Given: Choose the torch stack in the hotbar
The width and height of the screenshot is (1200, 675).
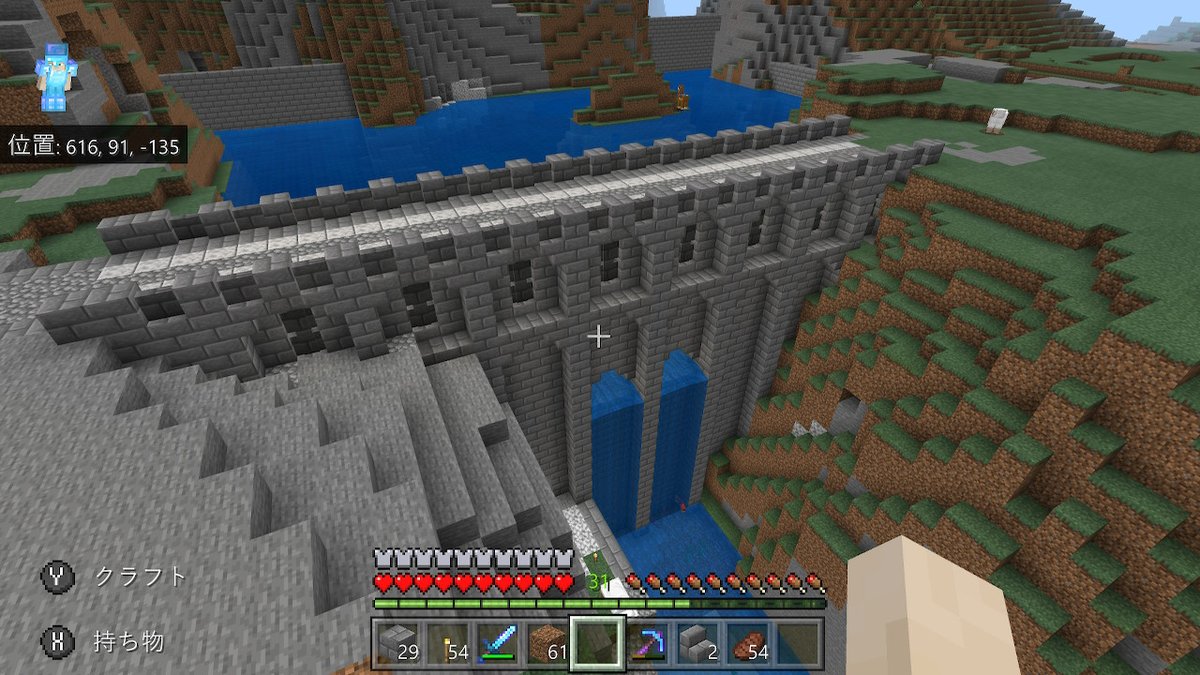Looking at the screenshot, I should pos(447,642).
